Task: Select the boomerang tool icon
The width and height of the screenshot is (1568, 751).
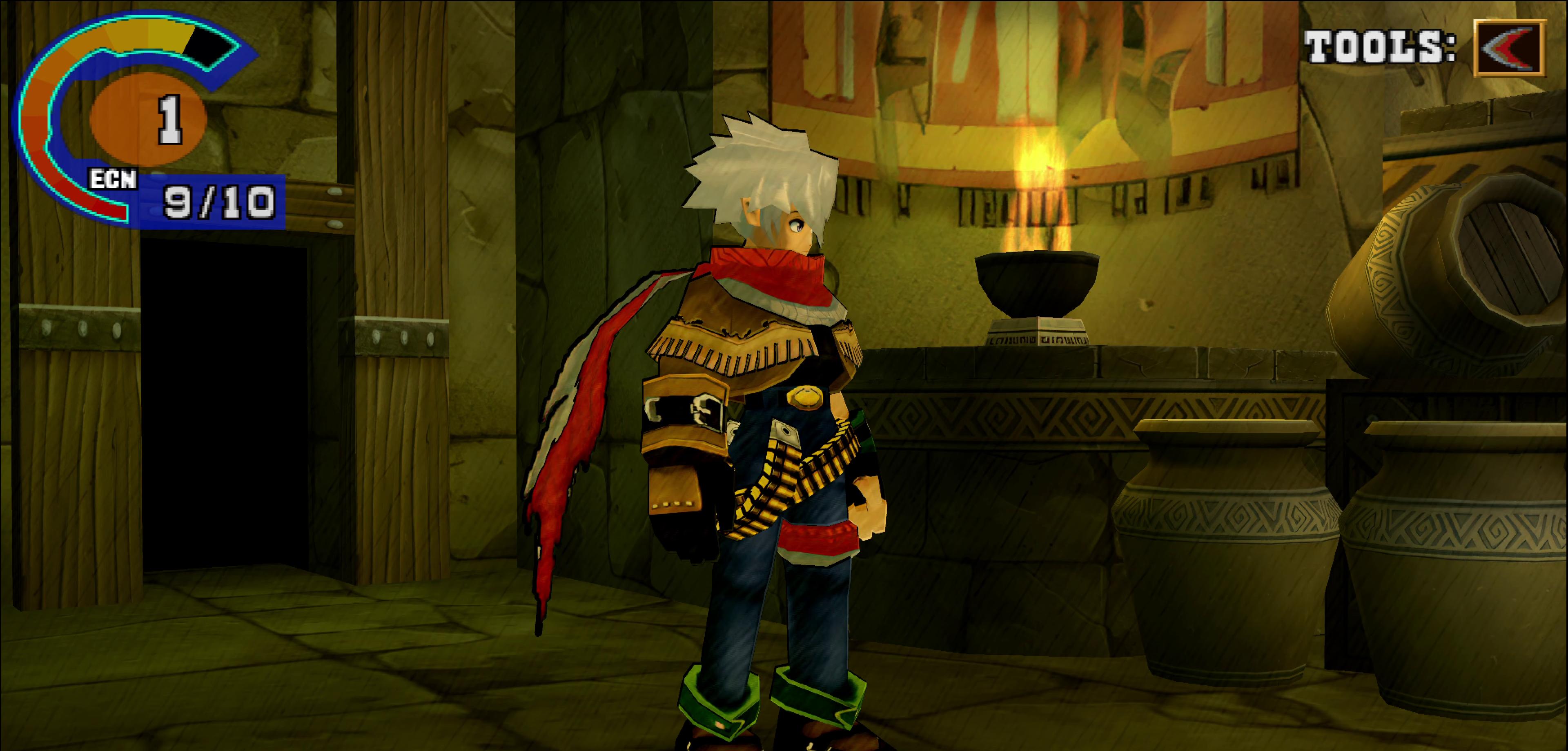Action: 1508,48
